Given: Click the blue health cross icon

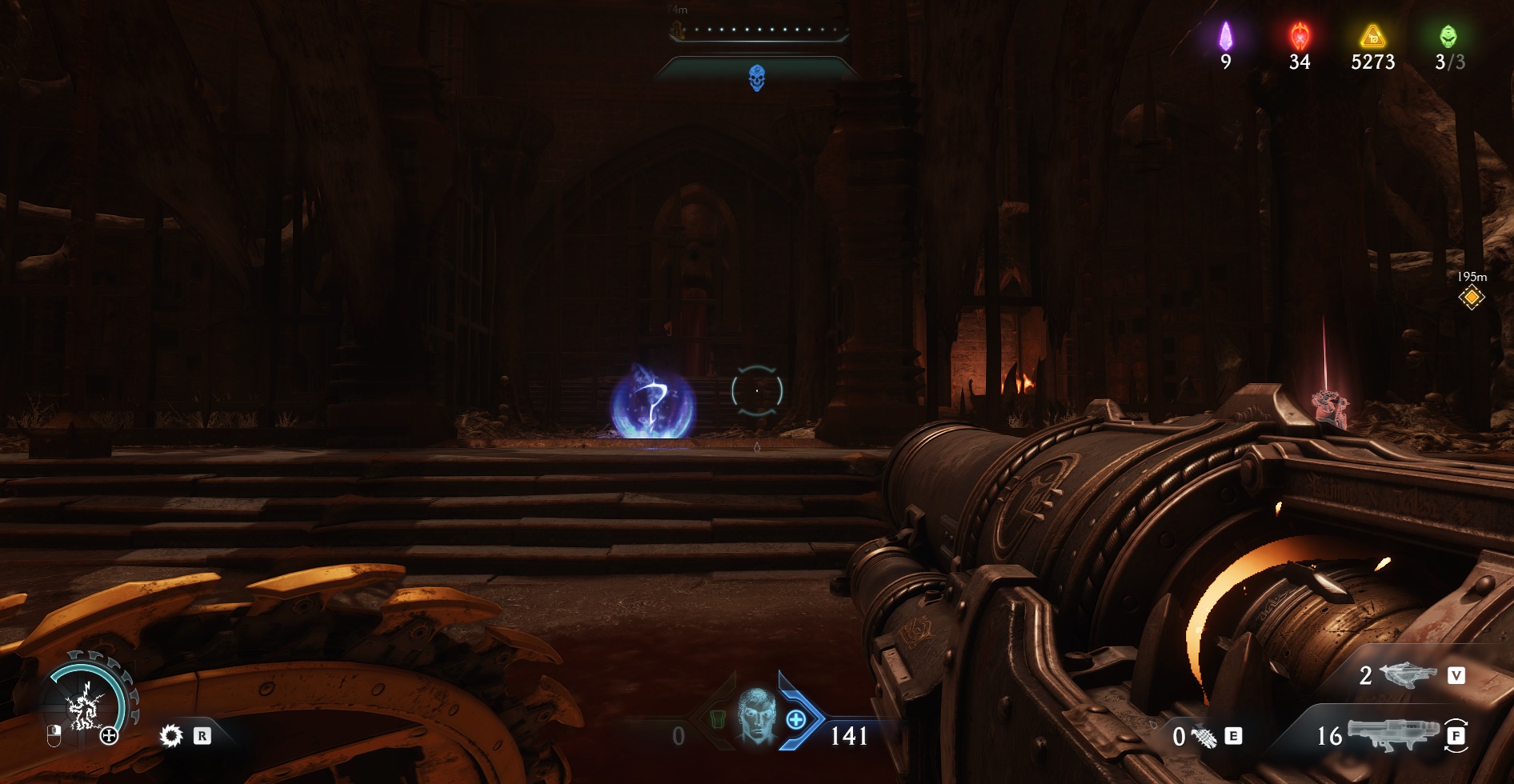Looking at the screenshot, I should (795, 719).
